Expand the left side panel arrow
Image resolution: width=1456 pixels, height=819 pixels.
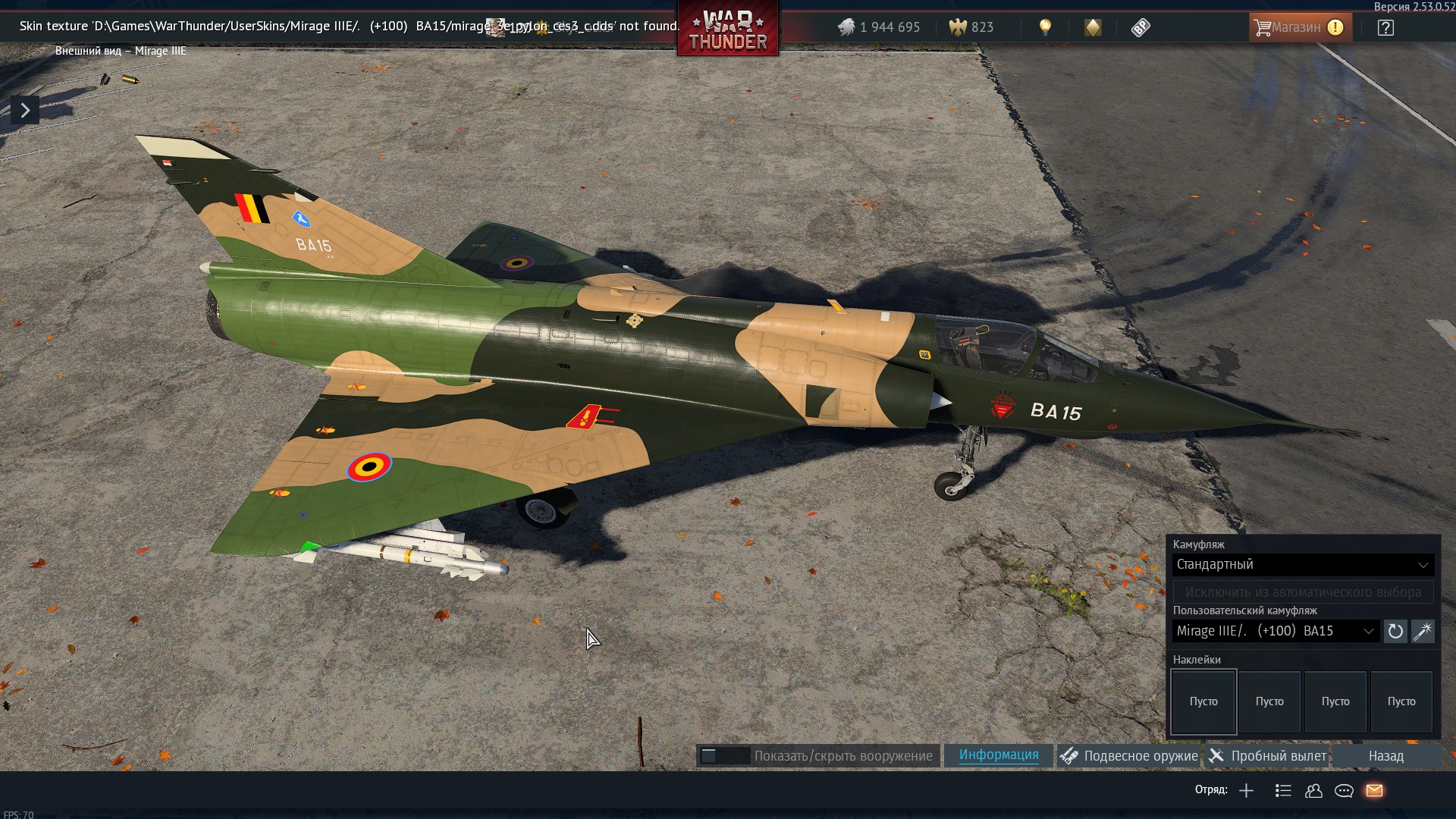tap(25, 111)
